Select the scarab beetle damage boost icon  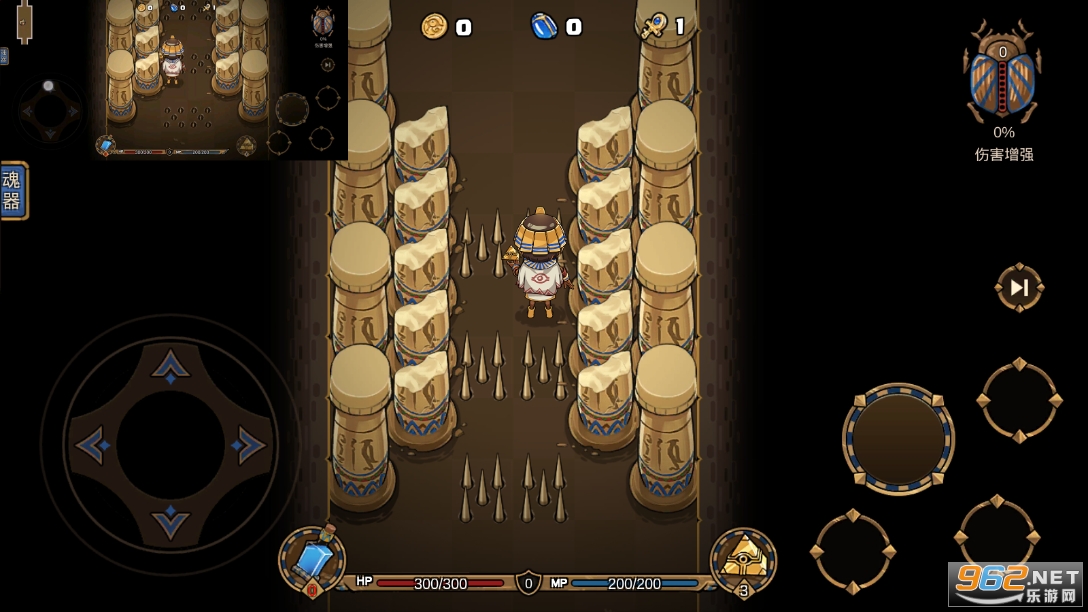(x=1002, y=80)
